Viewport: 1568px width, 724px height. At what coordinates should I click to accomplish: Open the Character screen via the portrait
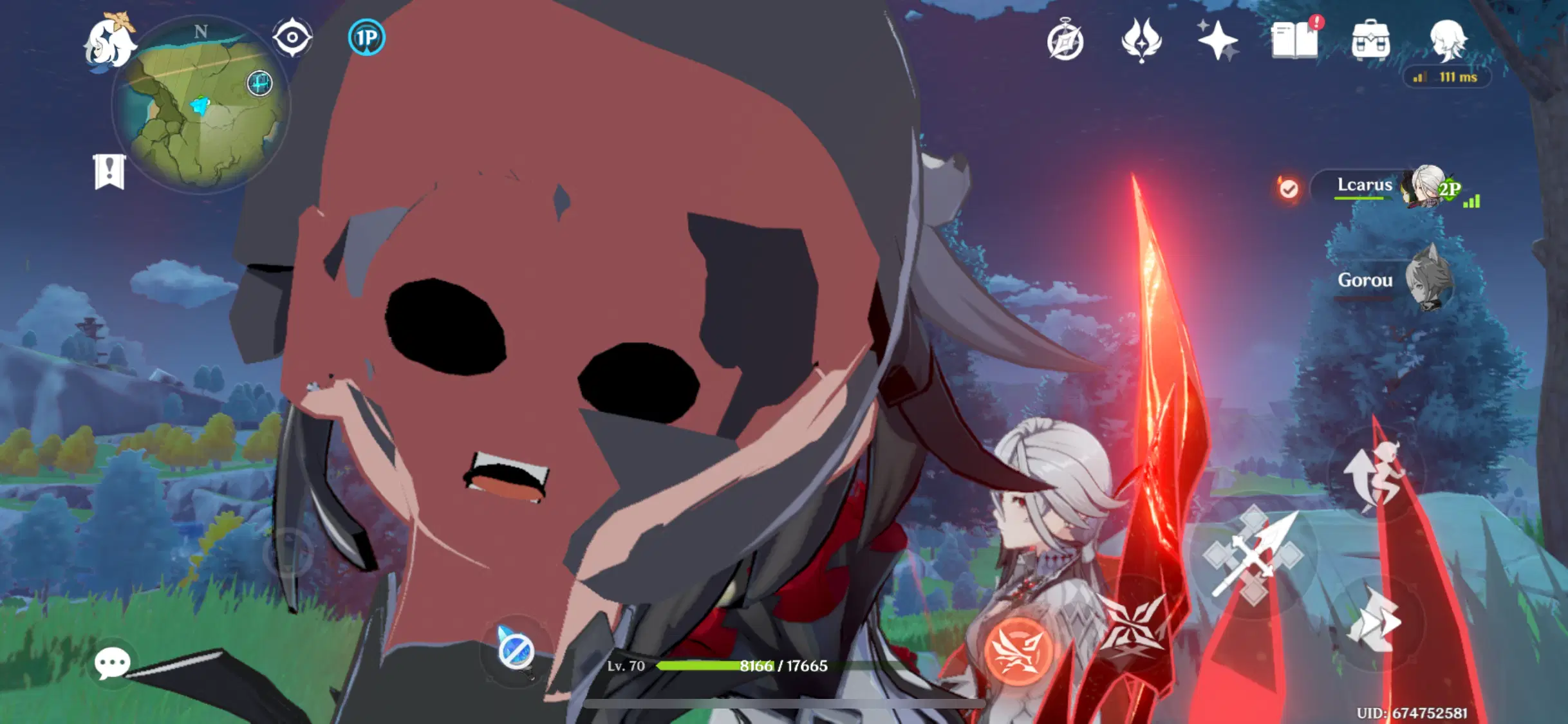(x=1448, y=40)
